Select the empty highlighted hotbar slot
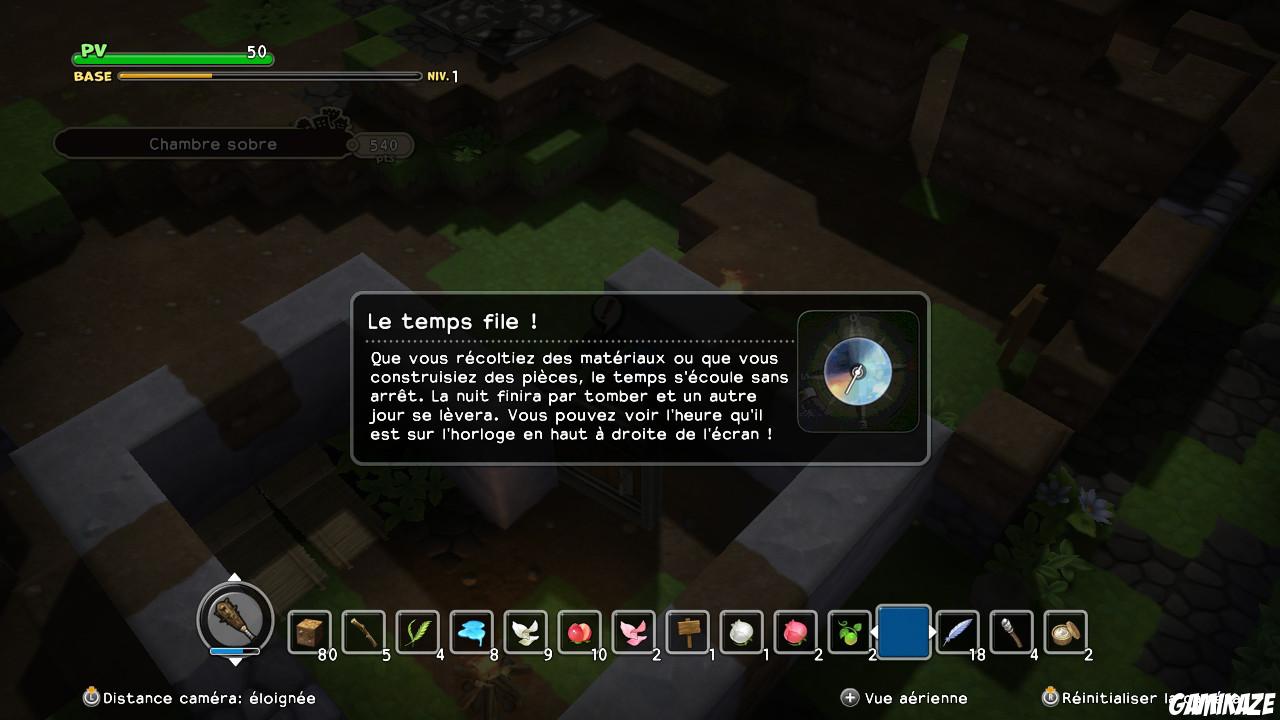Screen dimensions: 1280x720 click(903, 630)
